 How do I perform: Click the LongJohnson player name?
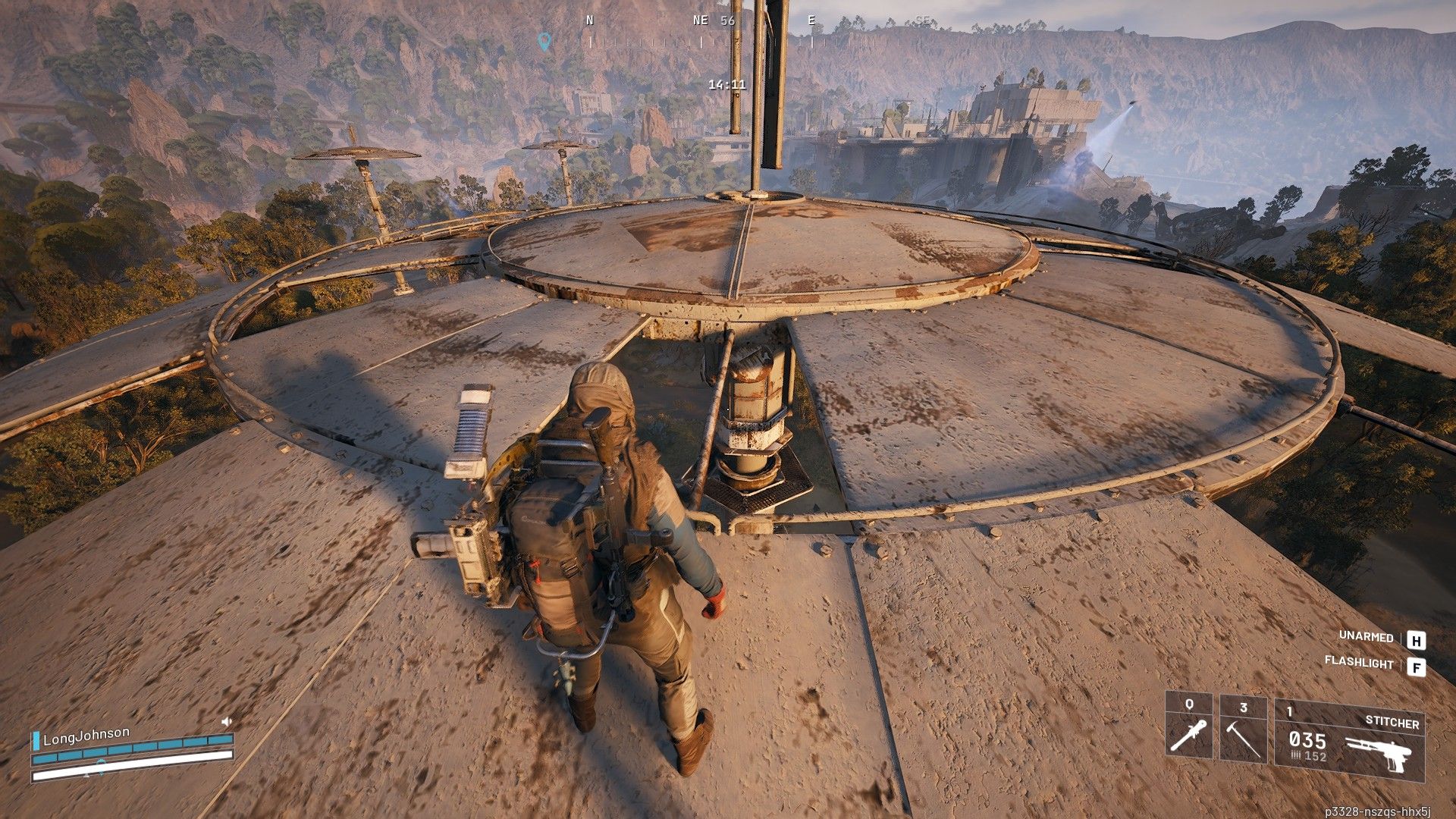click(x=86, y=736)
